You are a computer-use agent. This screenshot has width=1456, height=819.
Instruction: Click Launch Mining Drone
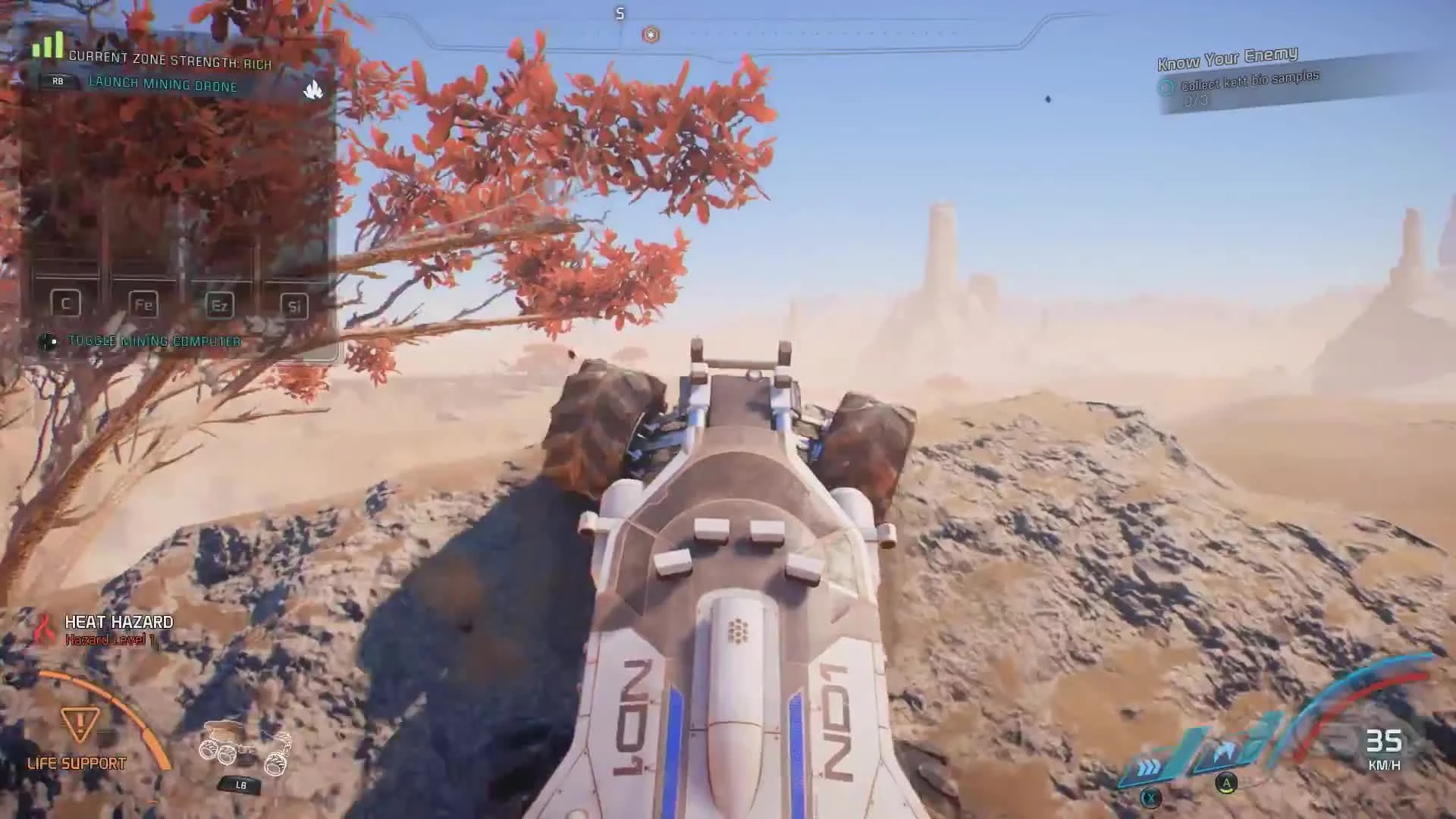[160, 86]
